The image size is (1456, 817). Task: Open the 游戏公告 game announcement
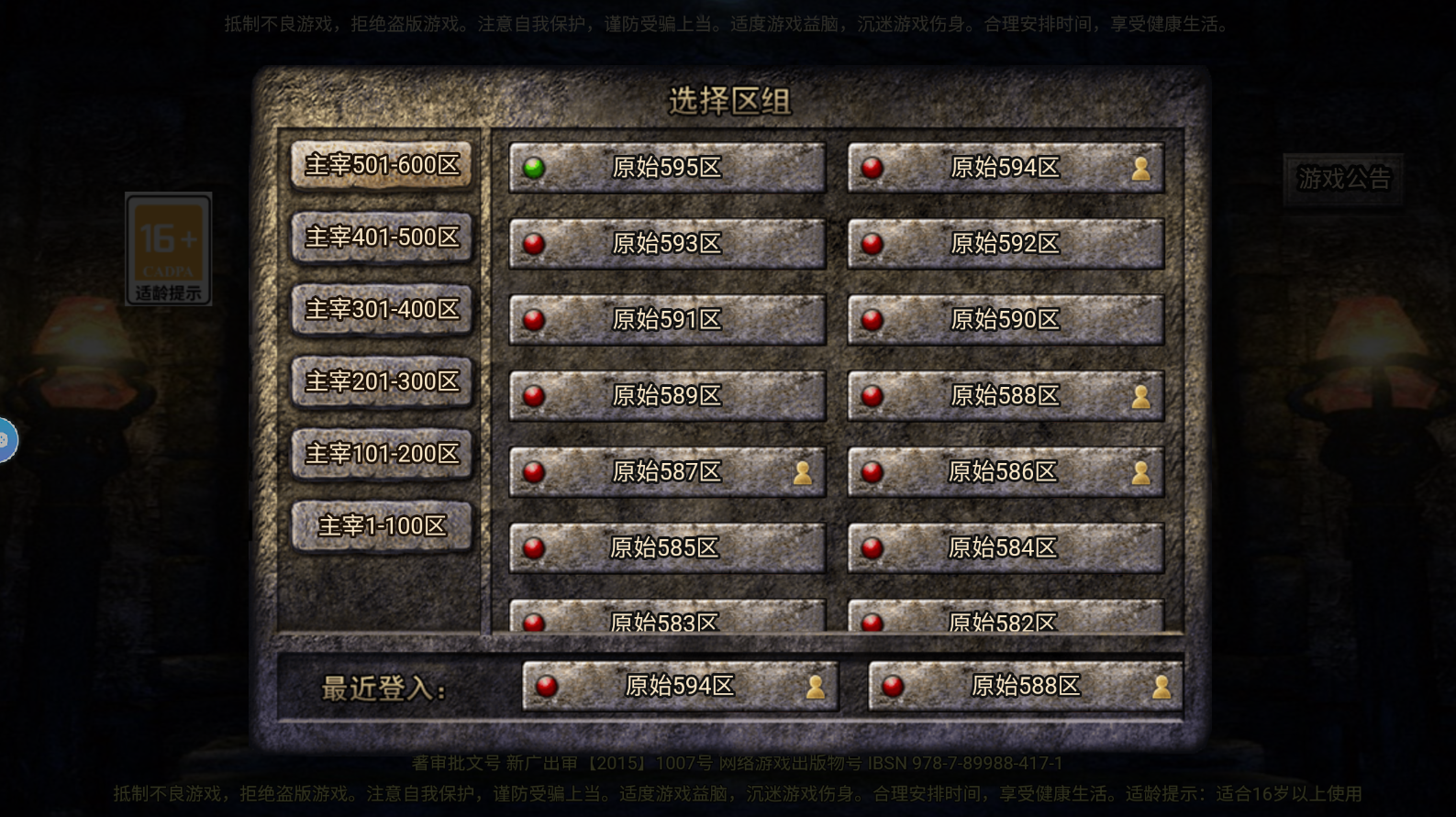click(x=1343, y=179)
